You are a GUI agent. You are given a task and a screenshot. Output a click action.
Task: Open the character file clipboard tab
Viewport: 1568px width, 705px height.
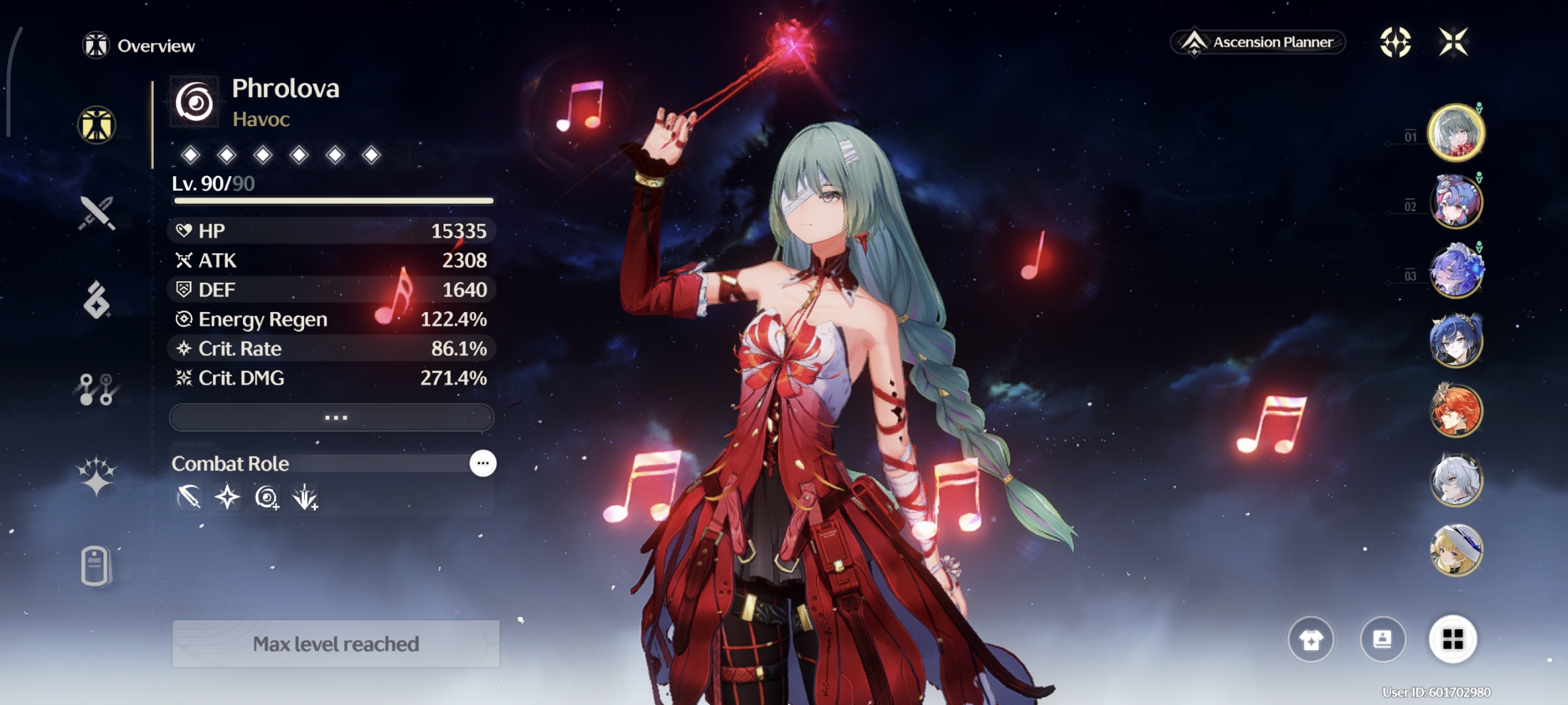[95, 565]
